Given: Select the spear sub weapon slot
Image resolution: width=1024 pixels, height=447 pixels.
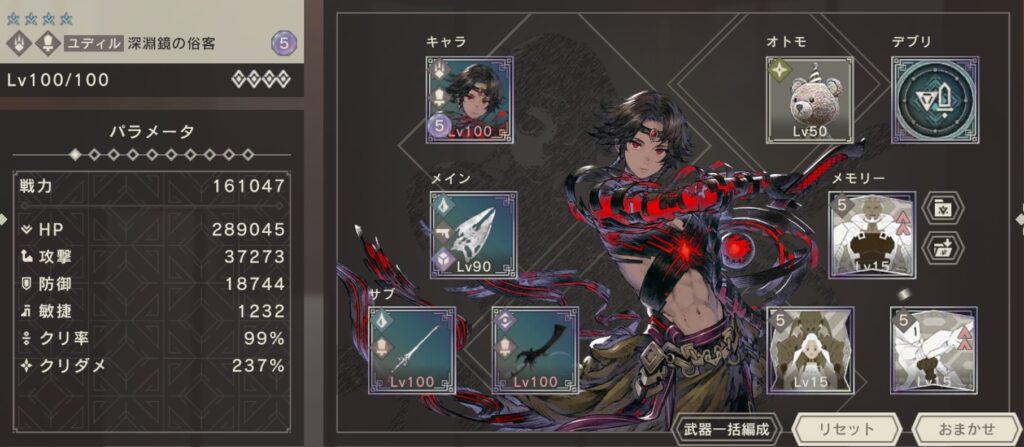Looking at the screenshot, I should click(x=412, y=350).
